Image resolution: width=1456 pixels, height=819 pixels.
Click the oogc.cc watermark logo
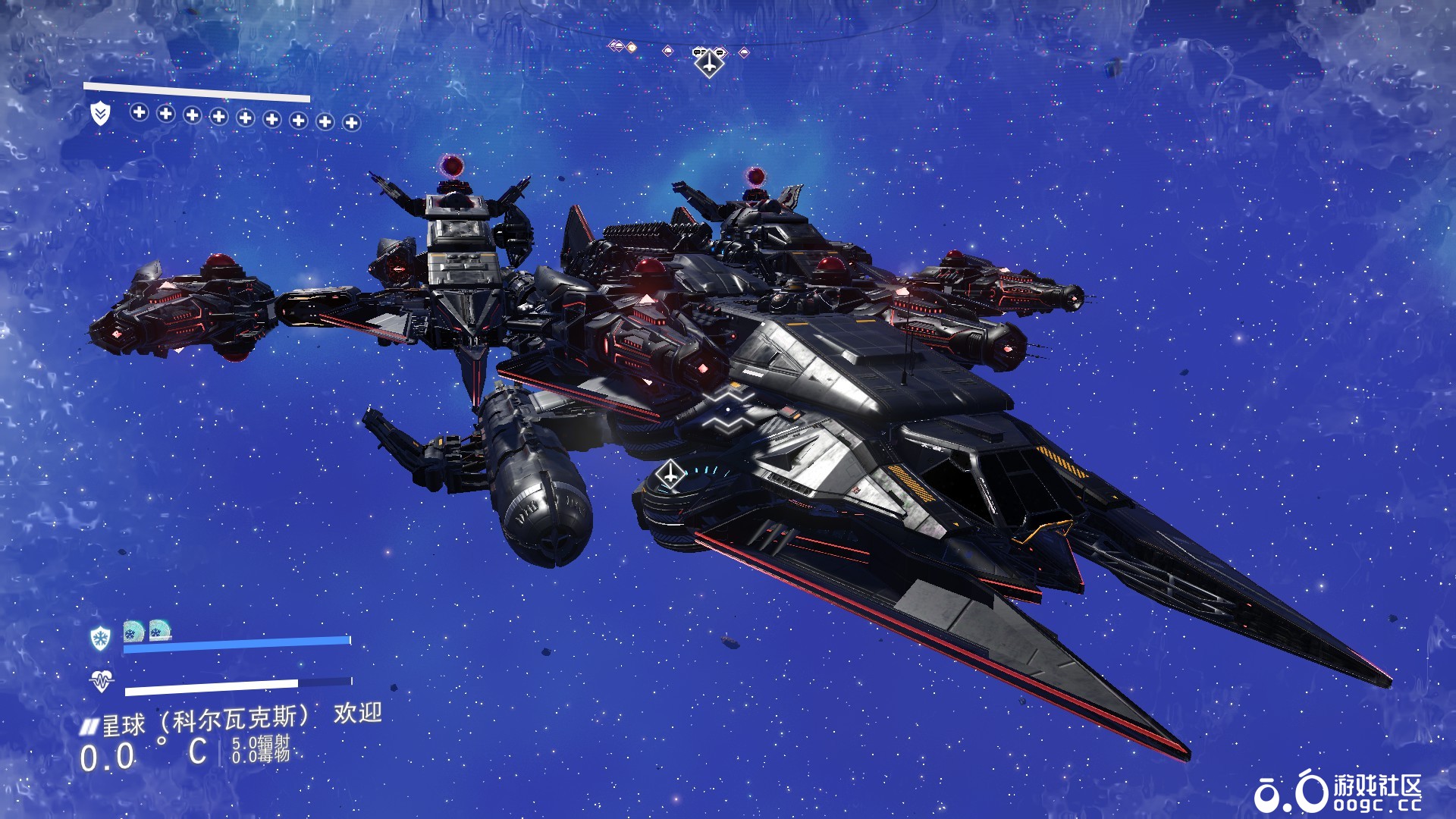pyautogui.click(x=1338, y=793)
